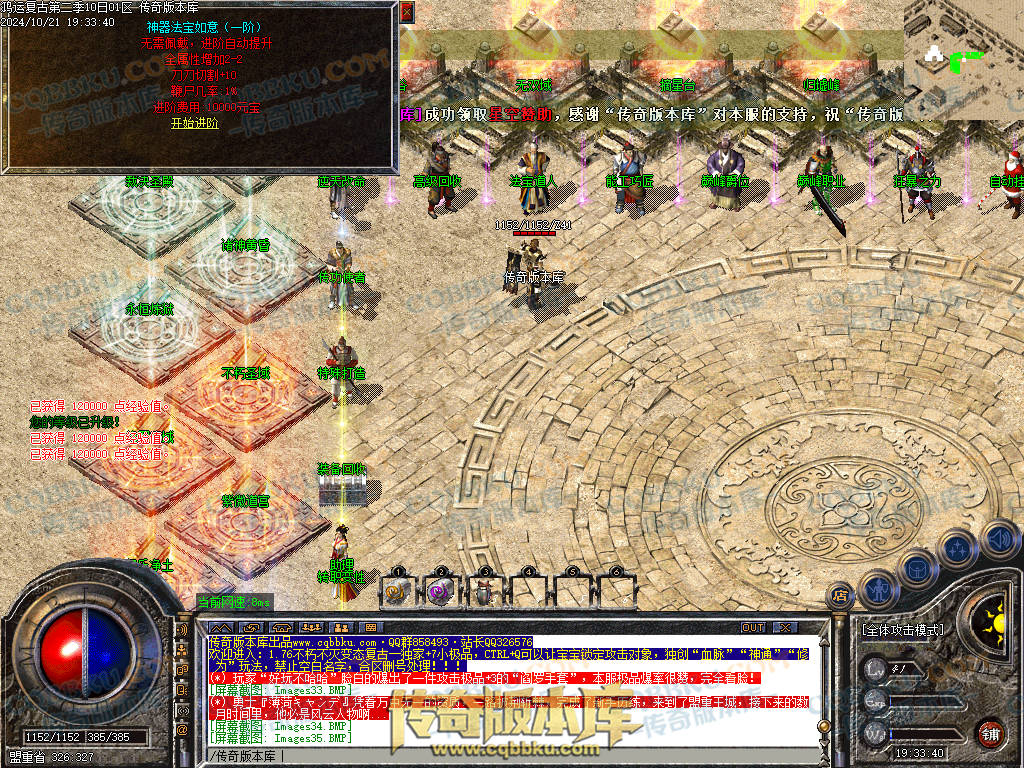Use the item in quick slot 3
1024x768 pixels.
(484, 590)
